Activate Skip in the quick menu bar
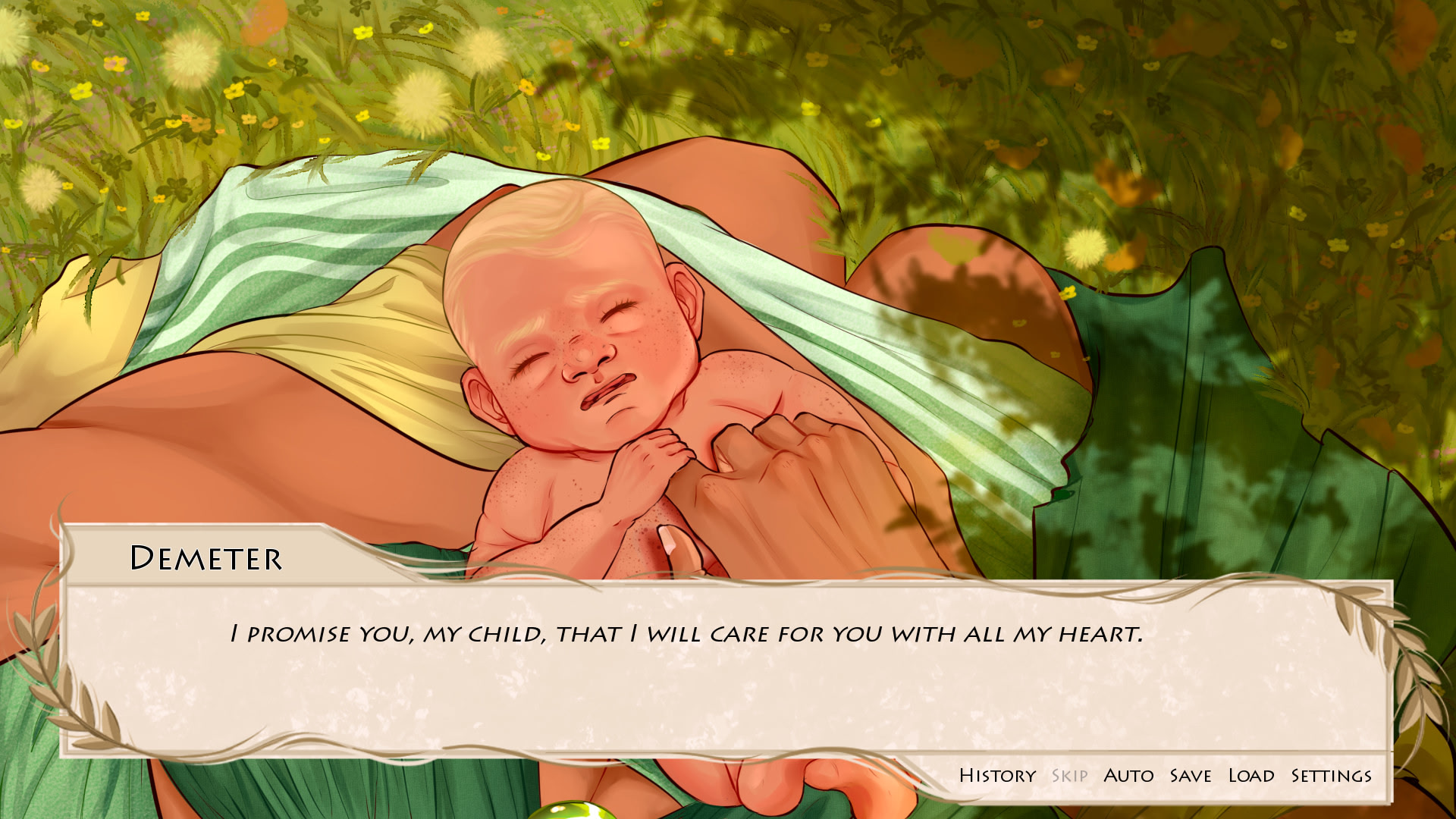The image size is (1456, 819). pos(1070,775)
